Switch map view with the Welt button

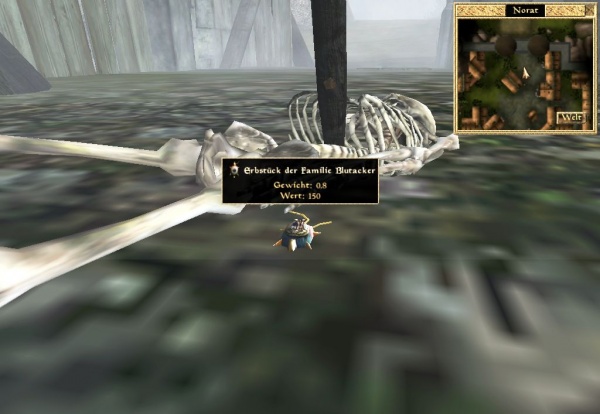tap(570, 118)
